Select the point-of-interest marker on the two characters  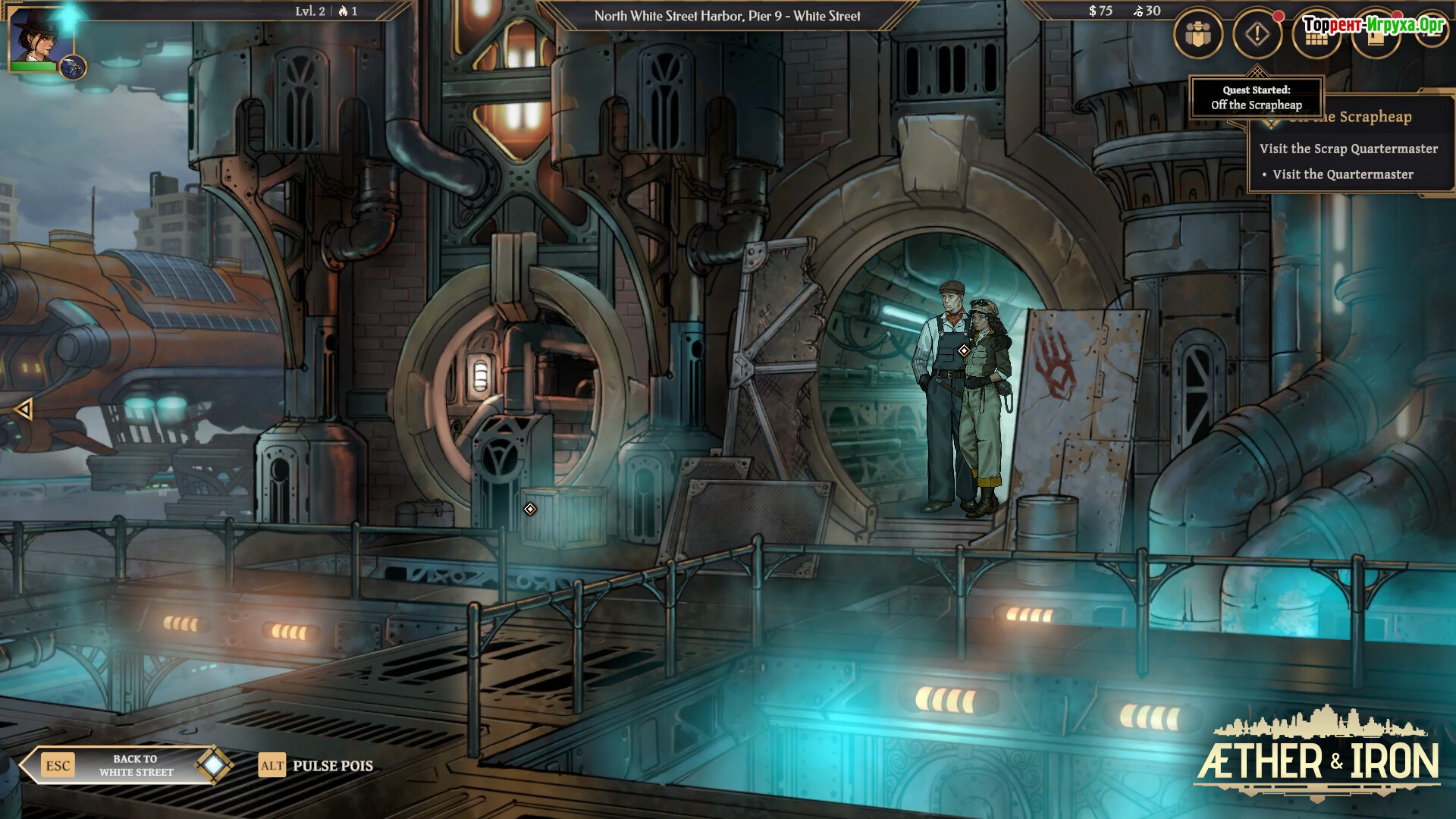963,350
